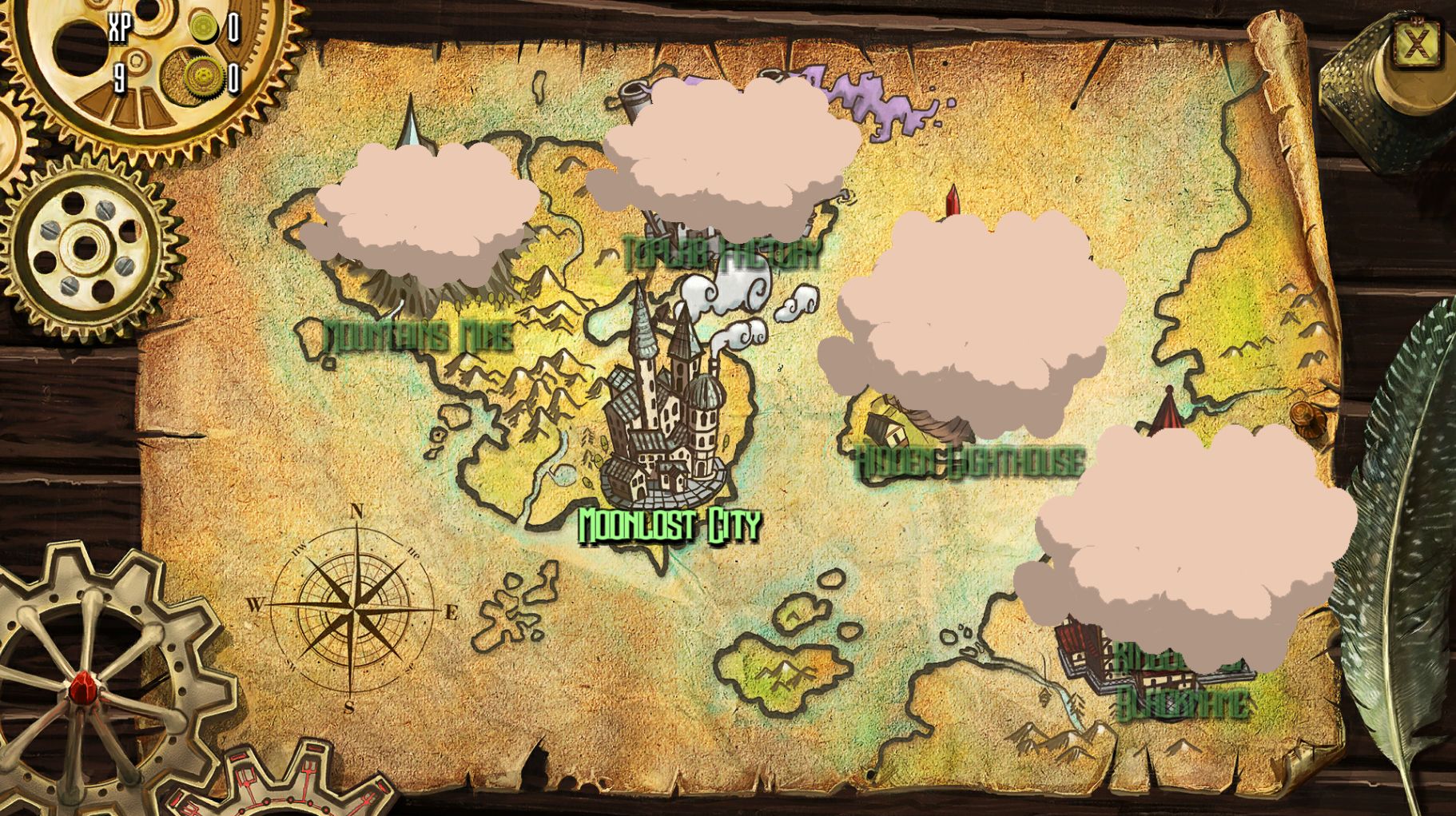The height and width of the screenshot is (816, 1456).
Task: Open the Kingdom of Blackname location
Action: click(x=1183, y=687)
